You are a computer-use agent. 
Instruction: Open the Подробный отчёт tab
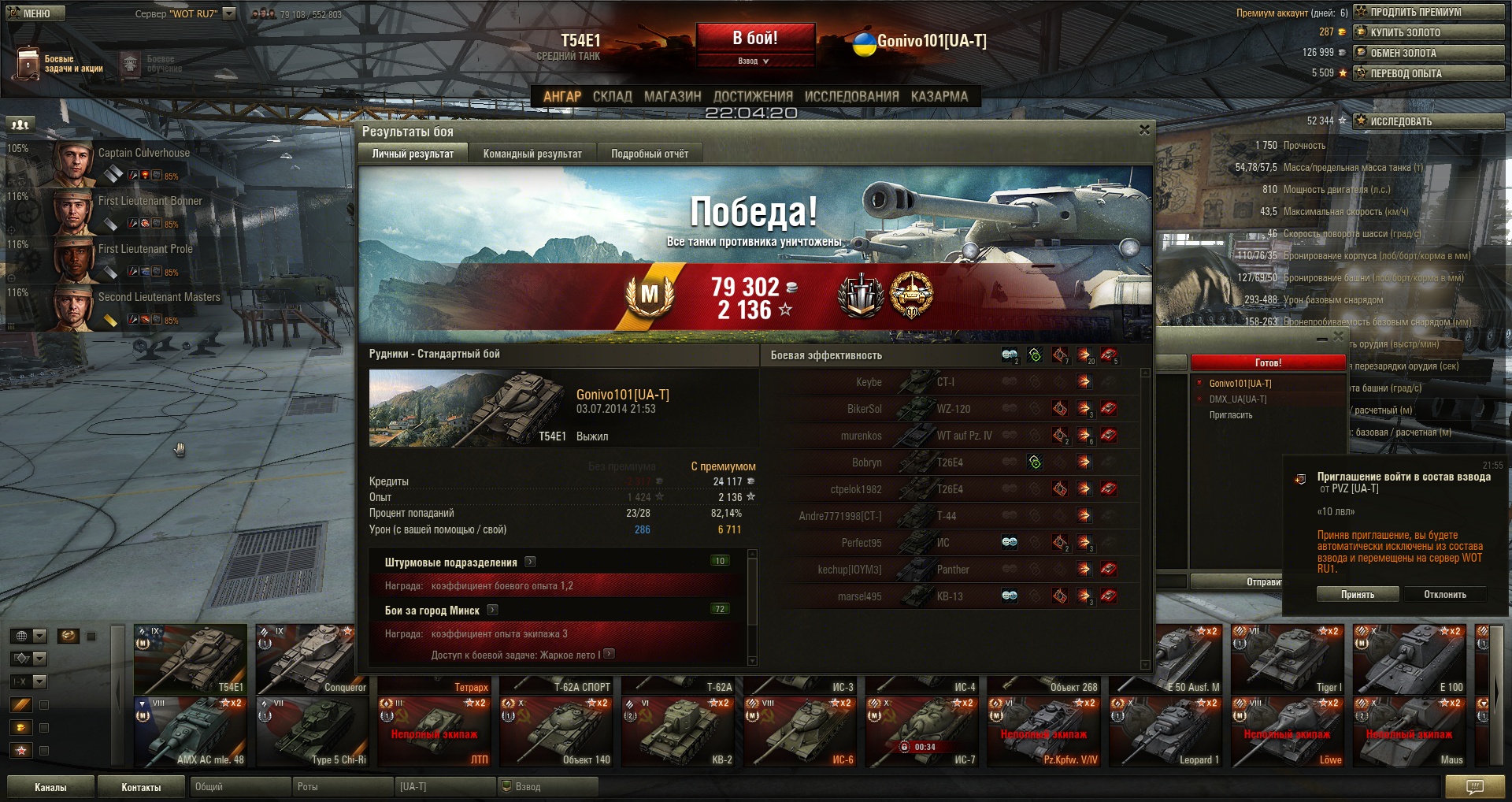point(650,154)
